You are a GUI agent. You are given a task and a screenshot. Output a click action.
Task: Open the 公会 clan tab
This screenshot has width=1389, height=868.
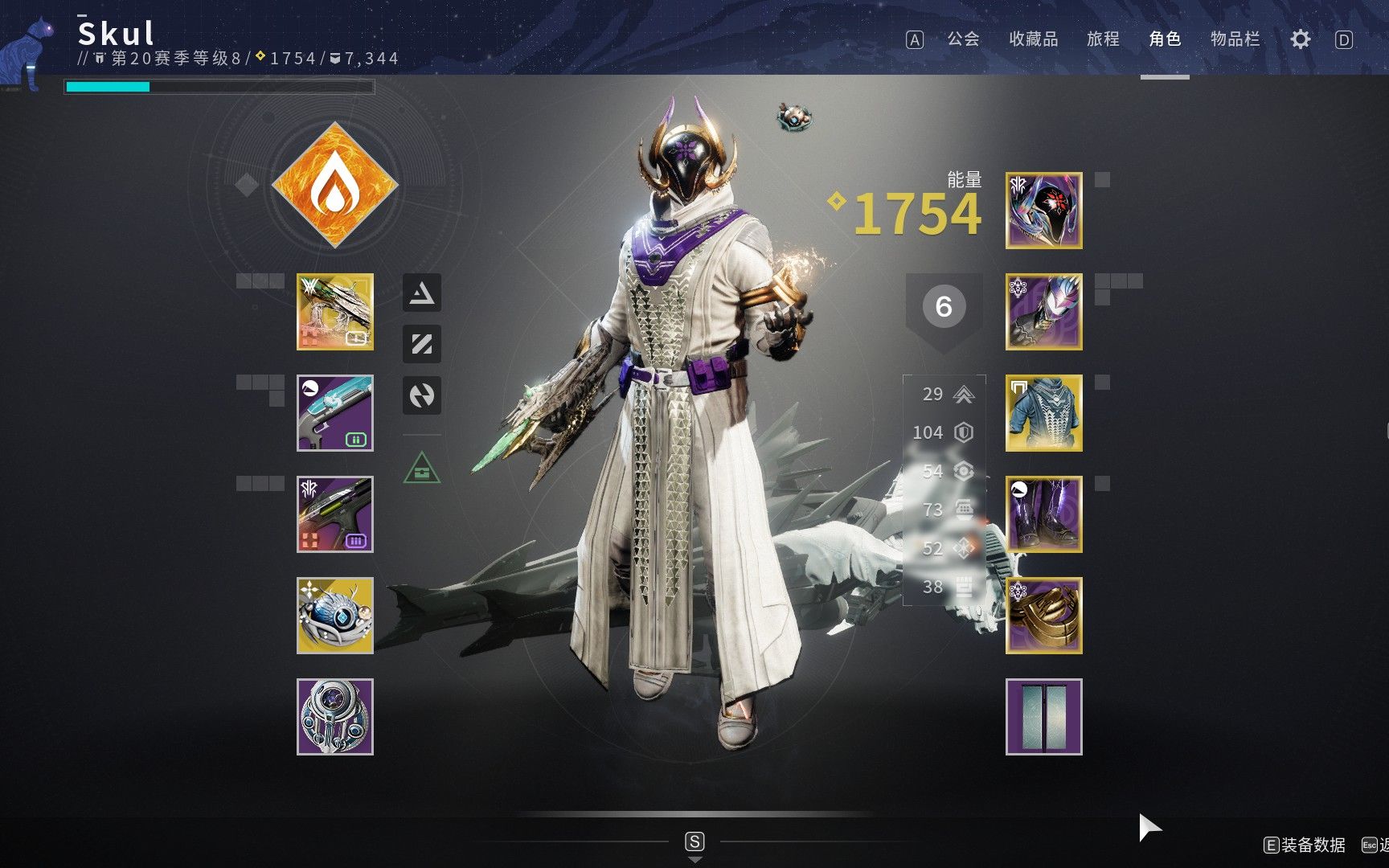pyautogui.click(x=963, y=39)
